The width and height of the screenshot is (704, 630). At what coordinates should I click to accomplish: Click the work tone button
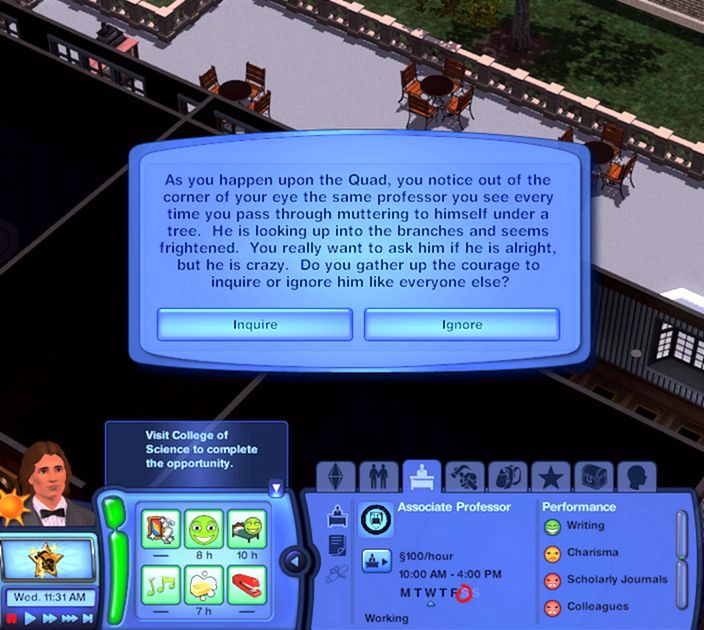coord(375,561)
